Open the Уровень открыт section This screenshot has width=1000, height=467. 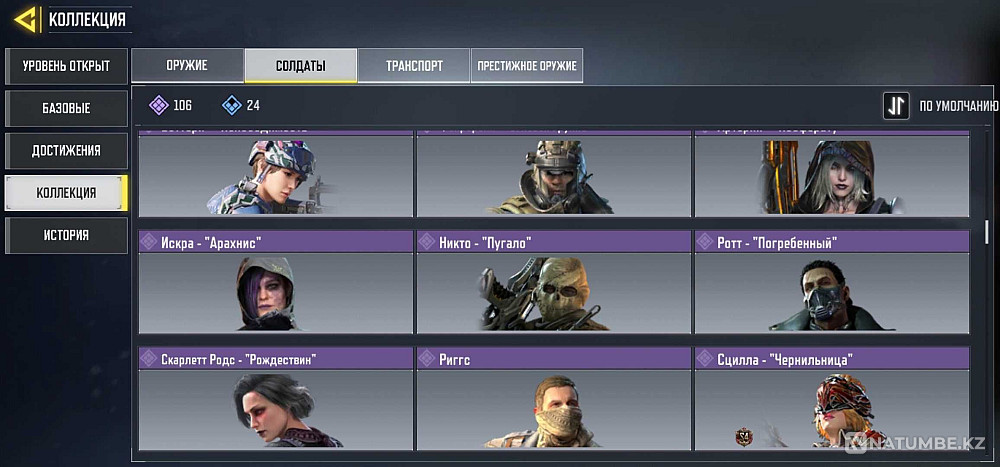66,67
